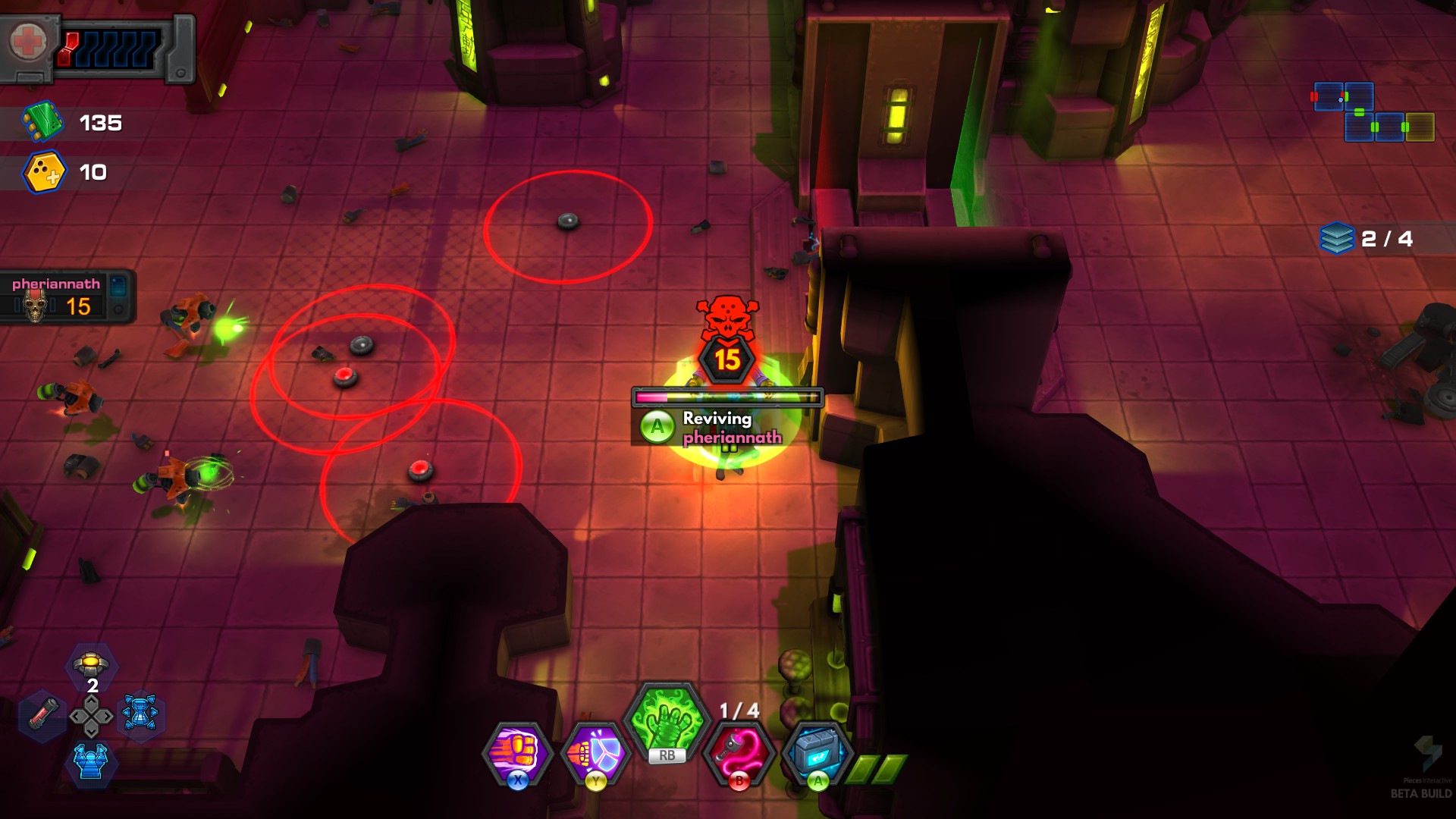Choose the blue hologram taunt emote

pyautogui.click(x=140, y=714)
